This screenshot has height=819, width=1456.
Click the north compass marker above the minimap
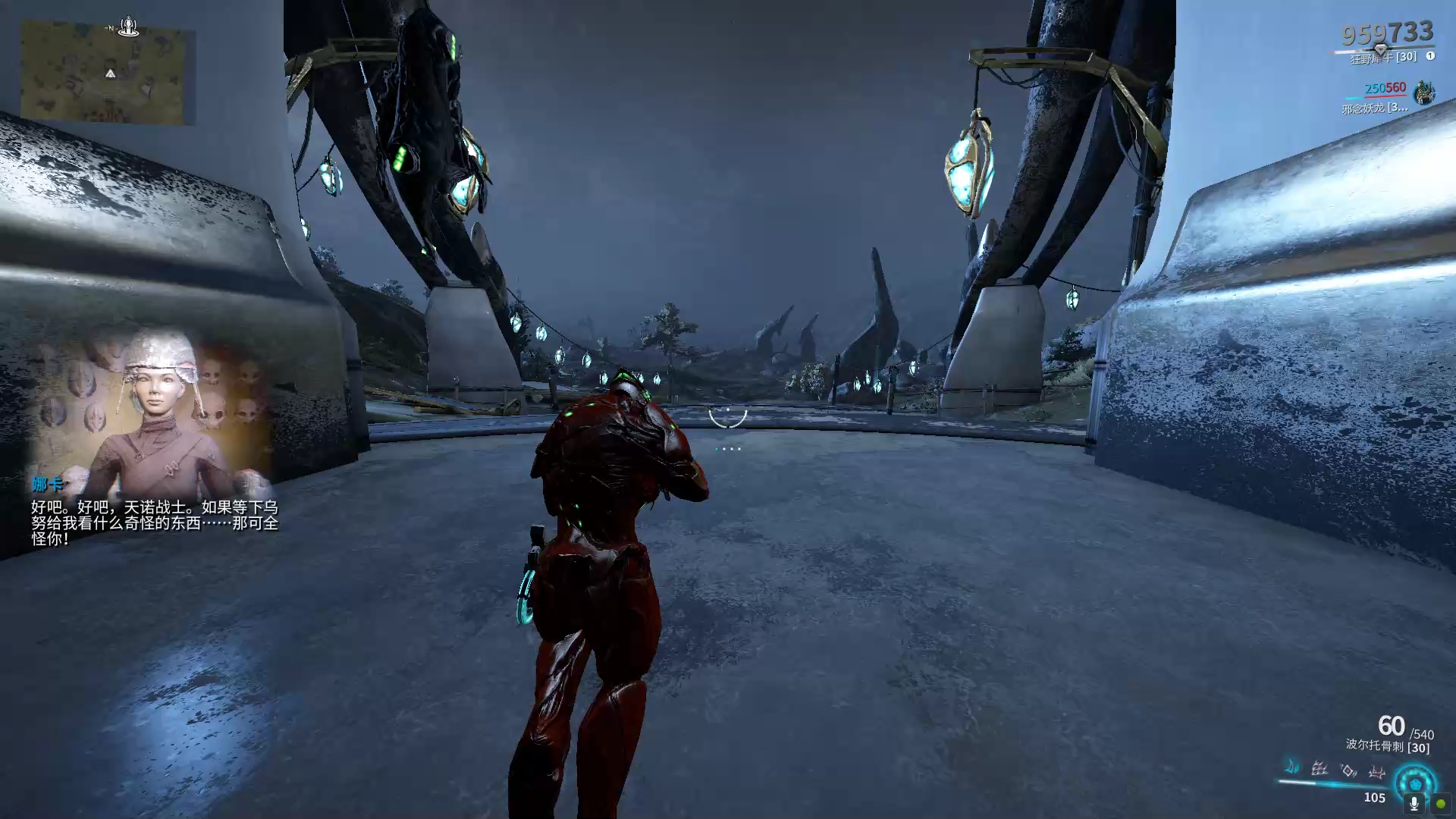click(x=128, y=27)
